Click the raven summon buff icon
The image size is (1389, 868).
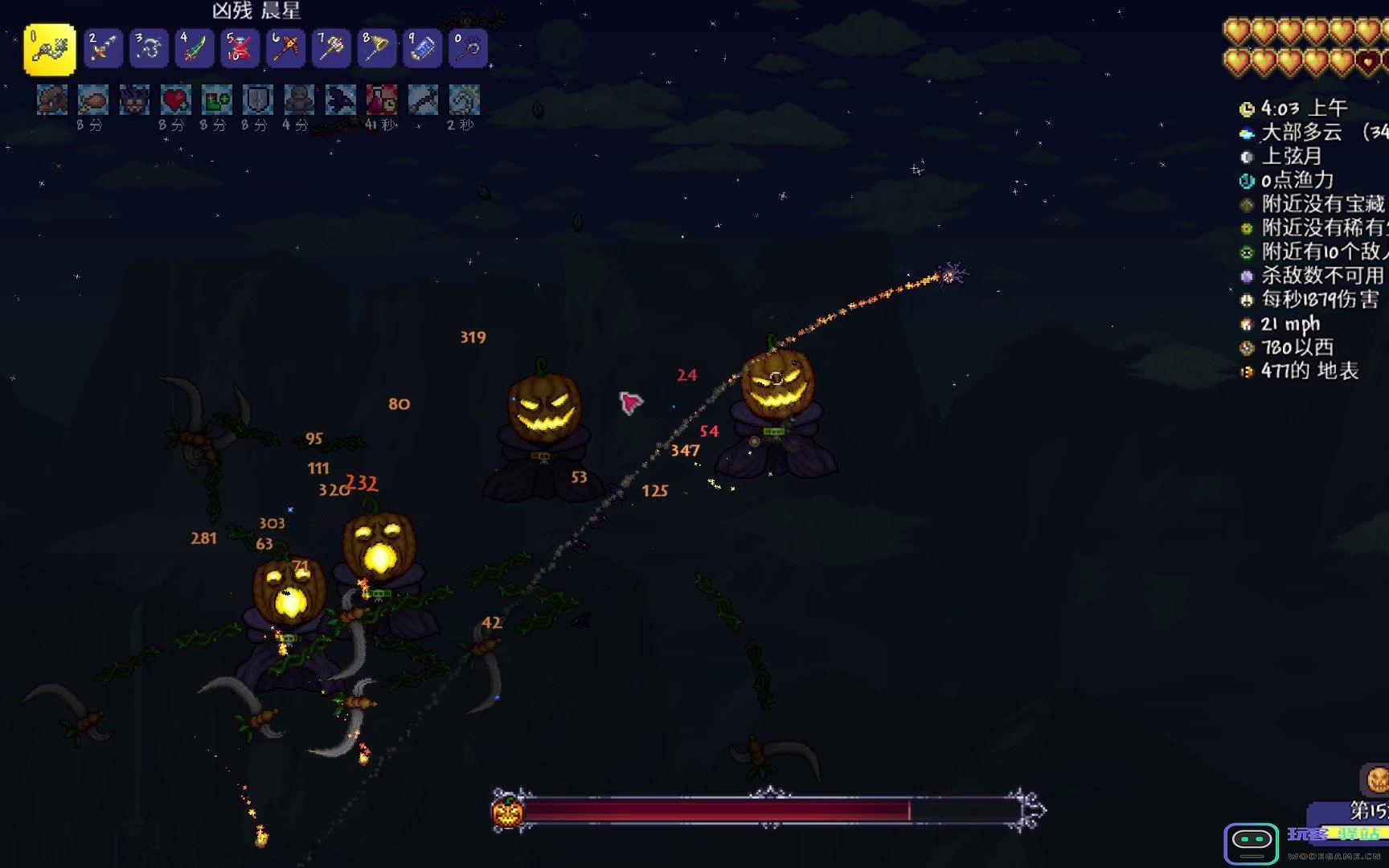point(340,100)
